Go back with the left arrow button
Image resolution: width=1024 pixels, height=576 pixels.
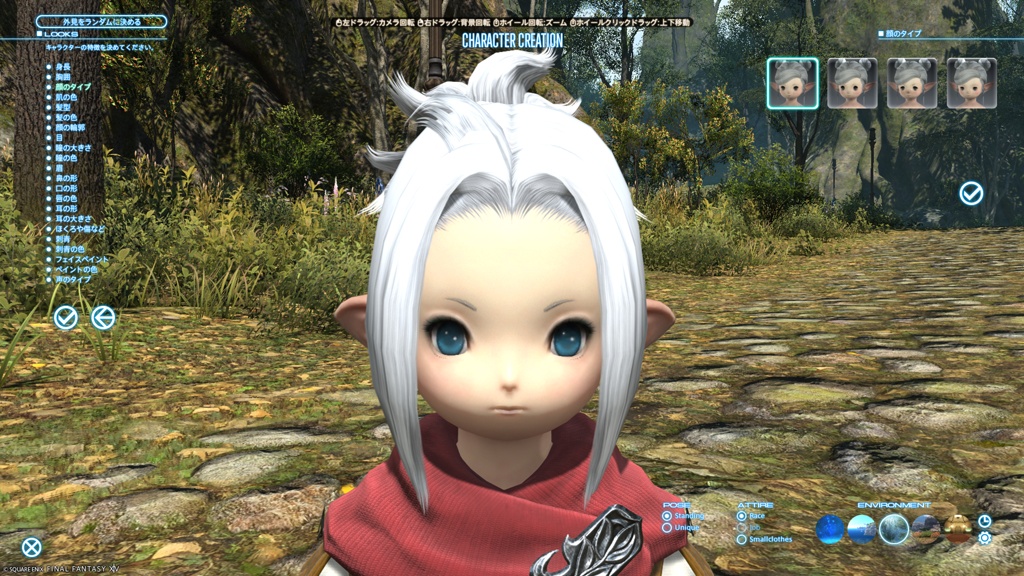pyautogui.click(x=103, y=318)
